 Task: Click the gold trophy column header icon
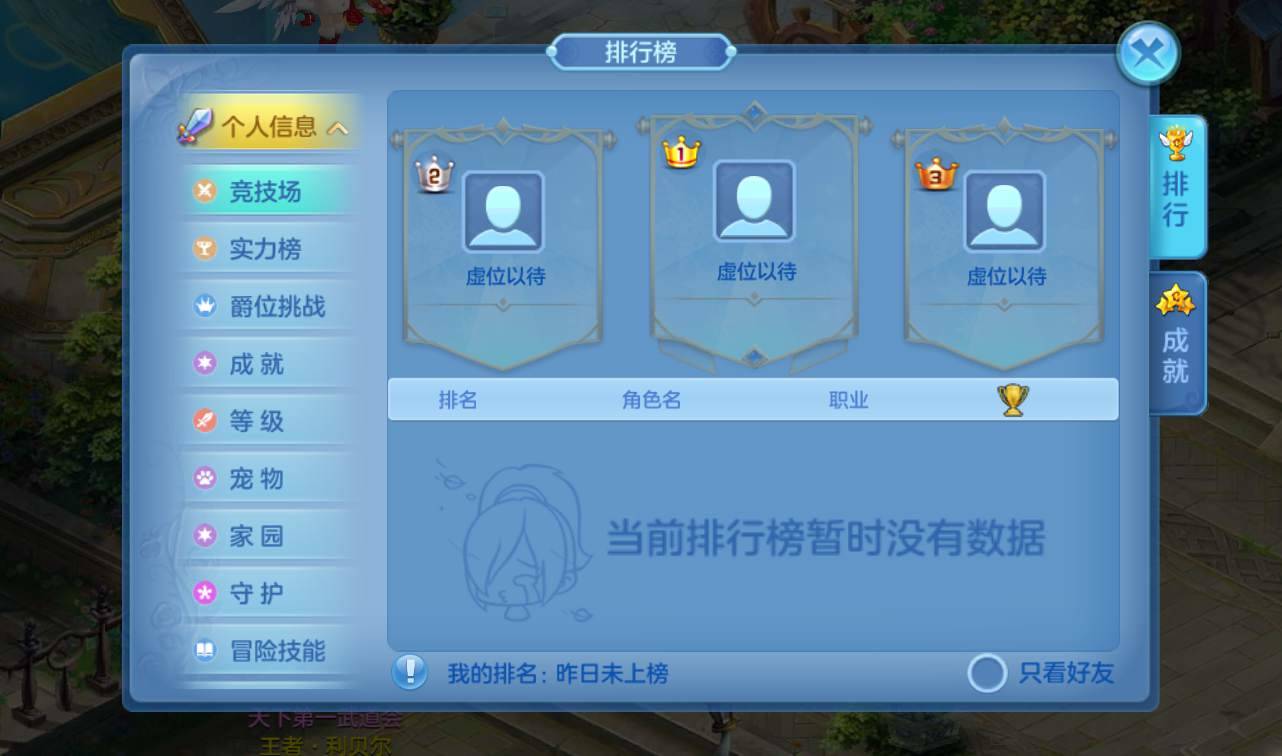(1013, 399)
